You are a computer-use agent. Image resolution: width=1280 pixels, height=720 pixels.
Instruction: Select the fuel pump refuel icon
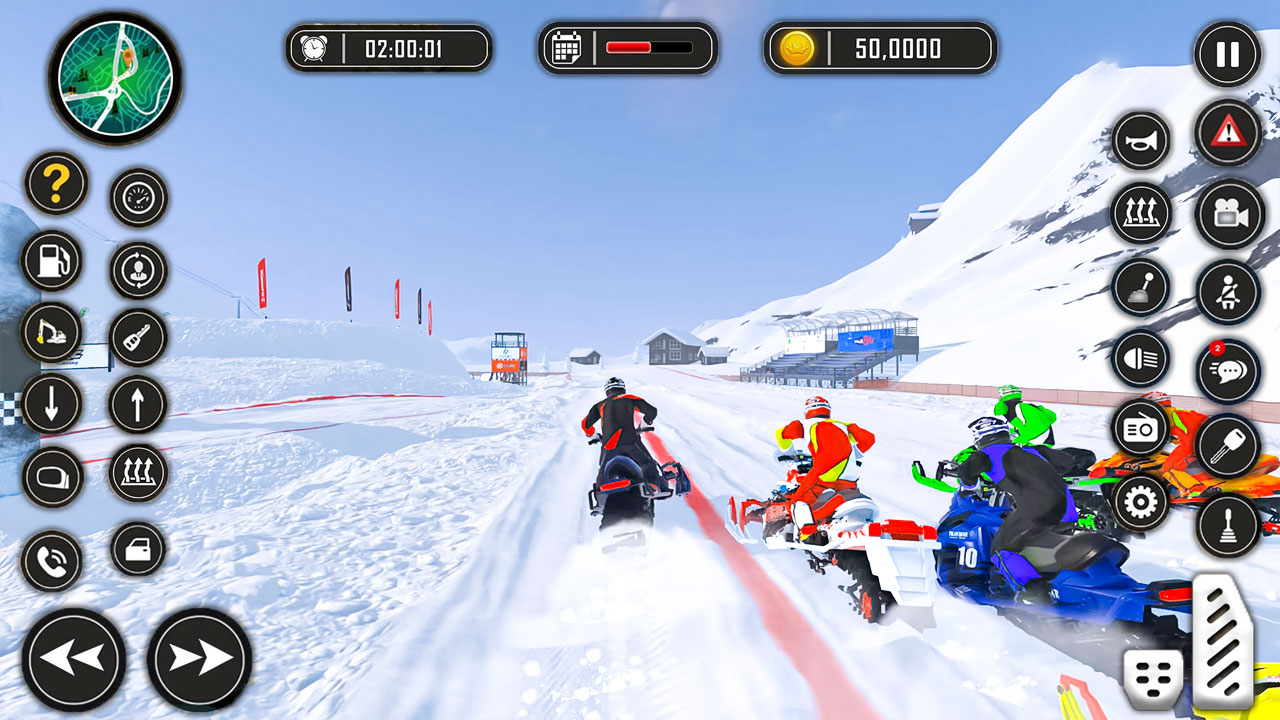[55, 260]
